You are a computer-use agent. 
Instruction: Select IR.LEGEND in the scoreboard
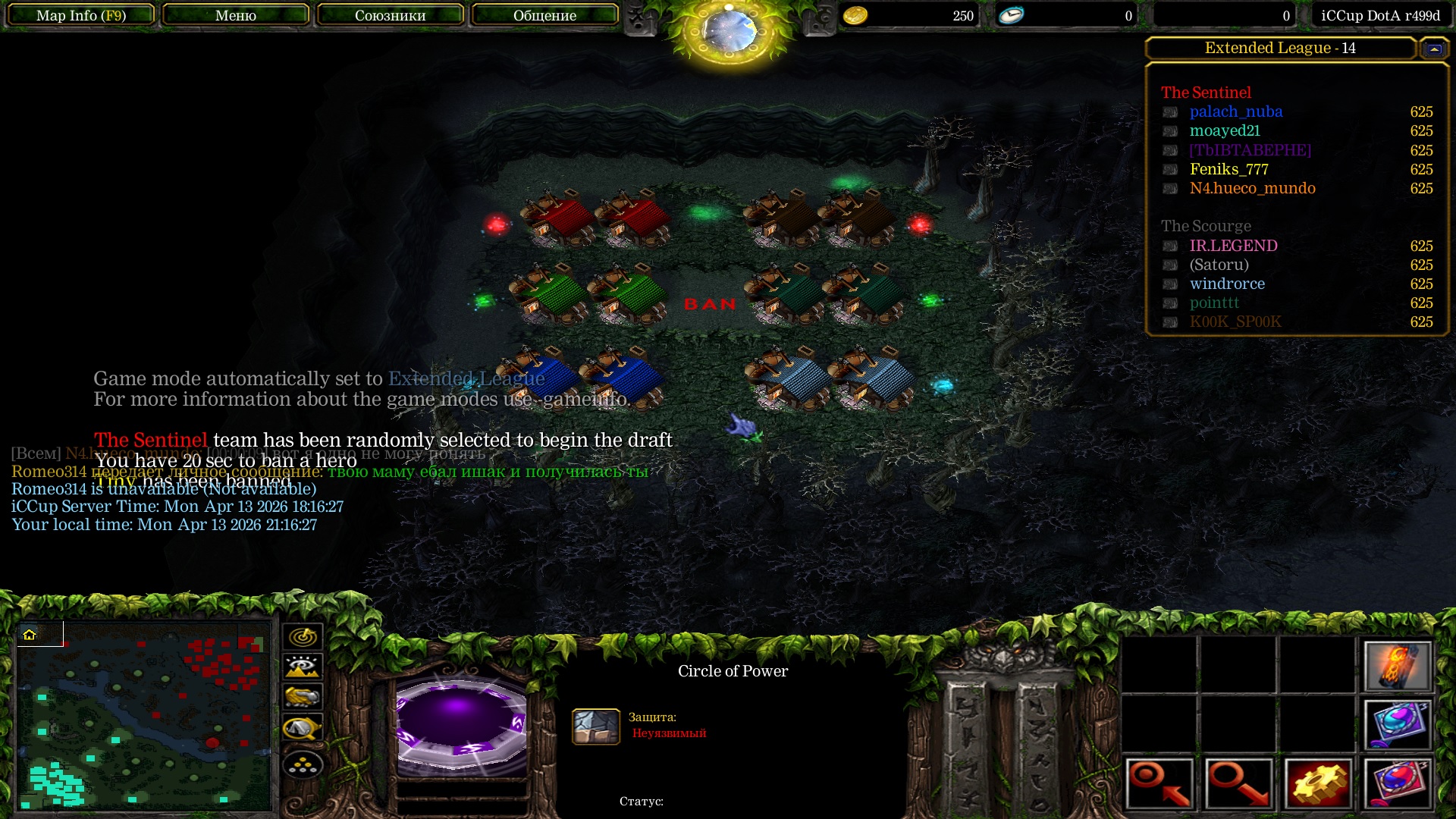click(x=1233, y=246)
